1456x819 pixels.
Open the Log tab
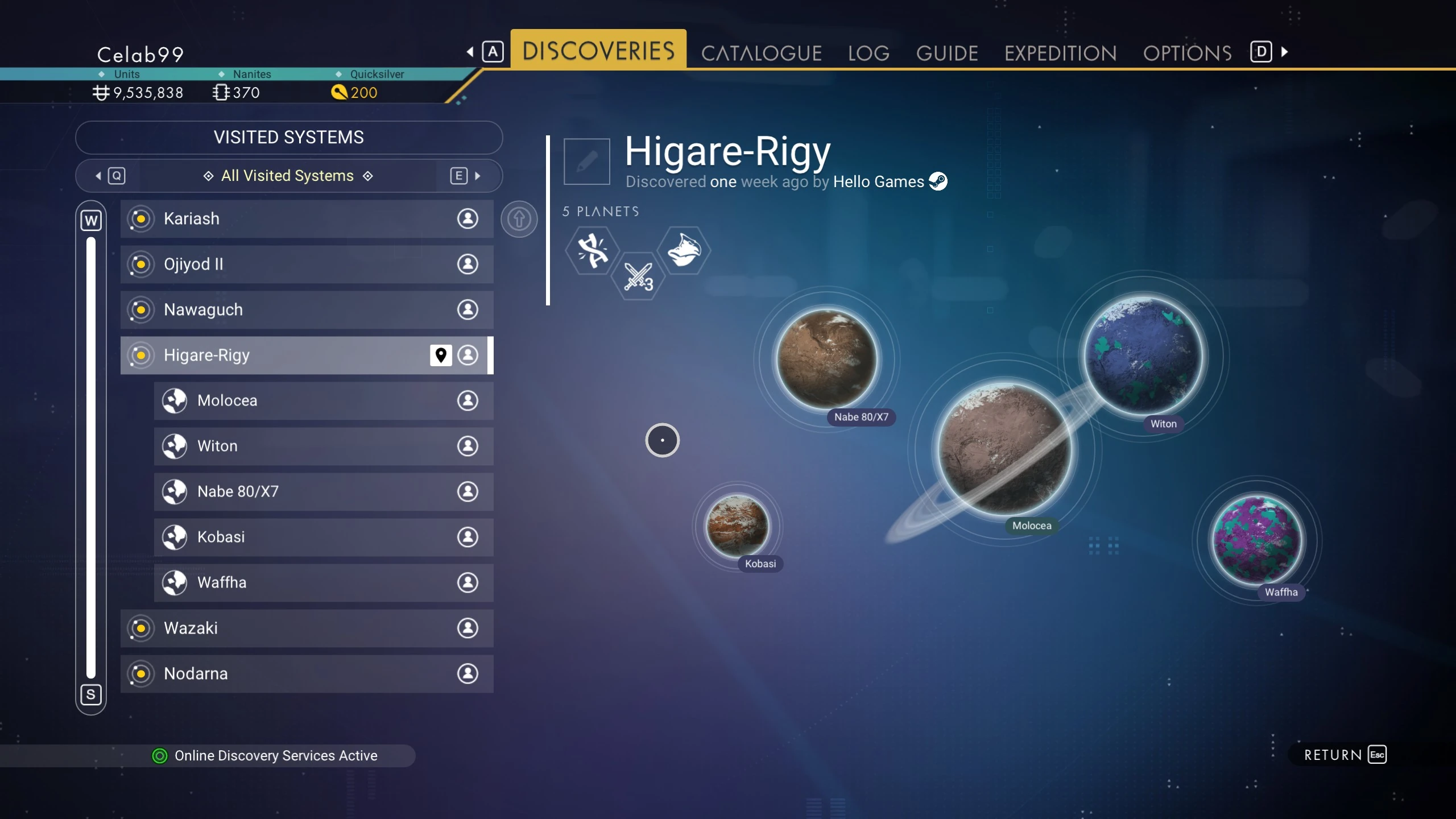click(868, 53)
